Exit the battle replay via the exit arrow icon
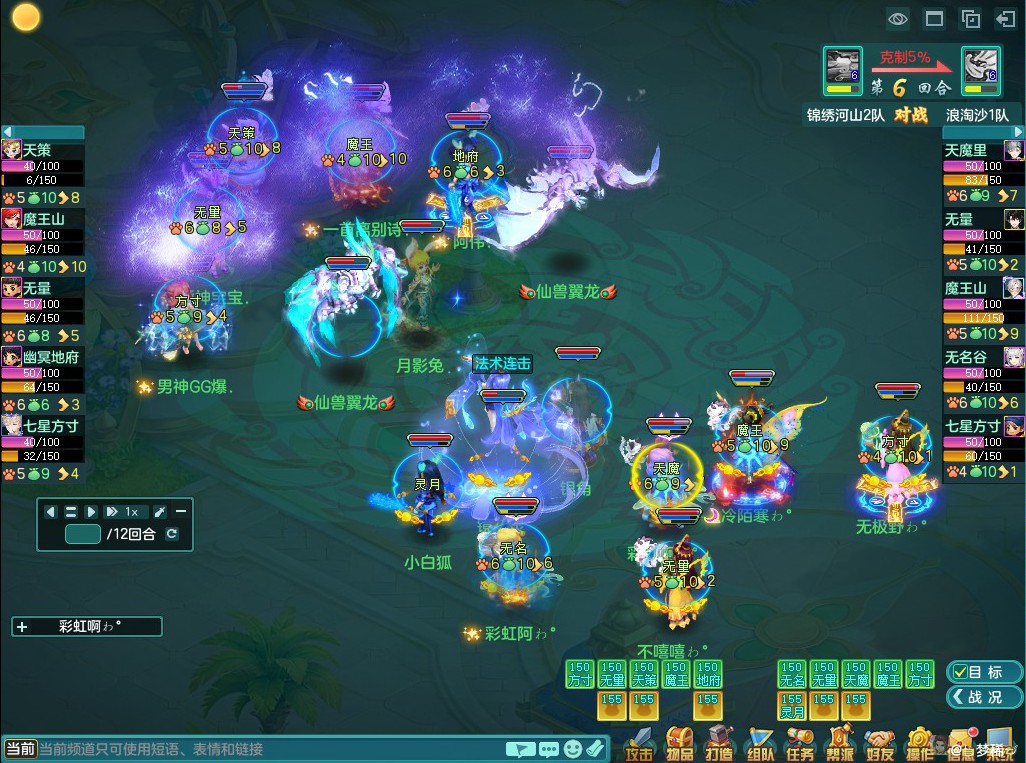Viewport: 1026px width, 763px height. [x=1005, y=18]
